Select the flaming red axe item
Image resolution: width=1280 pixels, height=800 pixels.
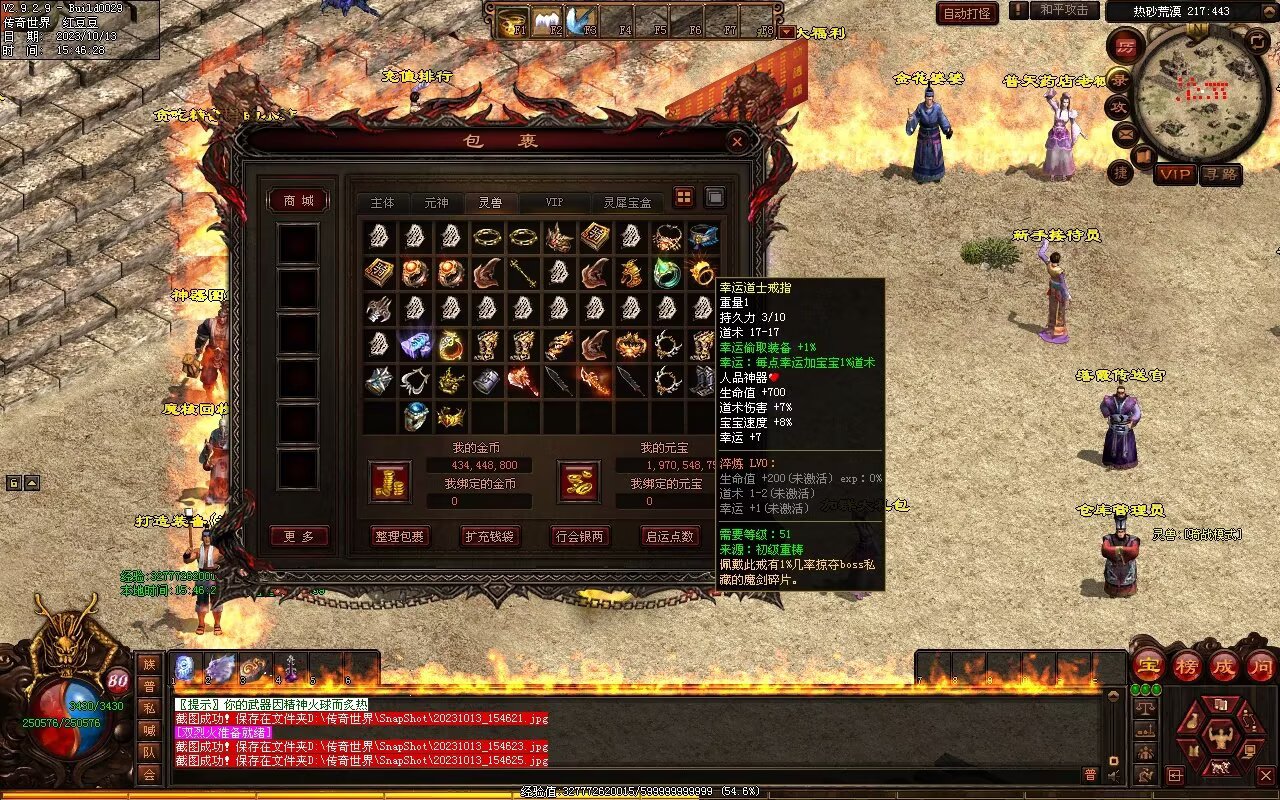coord(523,381)
